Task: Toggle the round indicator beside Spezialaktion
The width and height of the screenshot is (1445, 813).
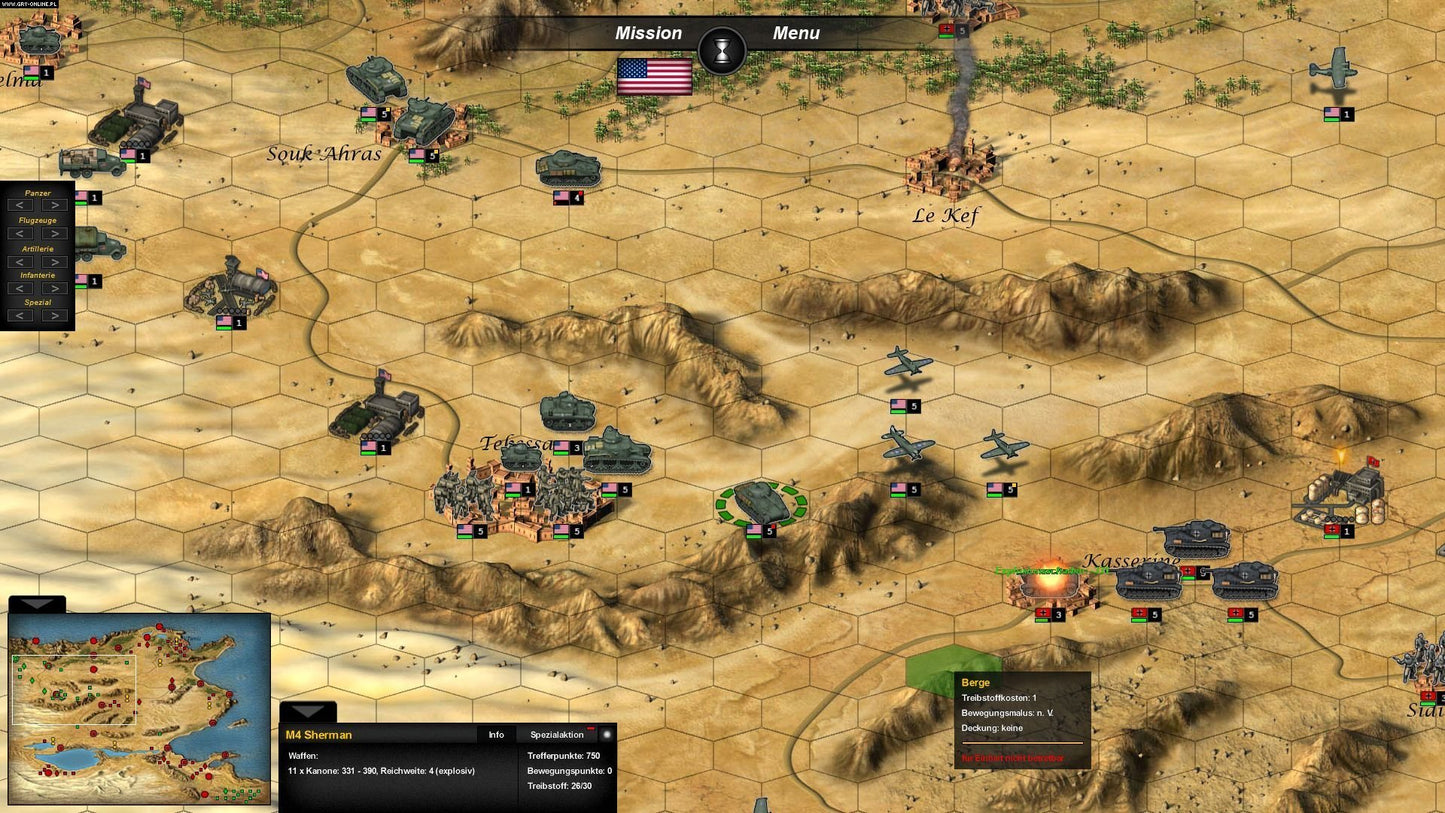Action: [606, 734]
